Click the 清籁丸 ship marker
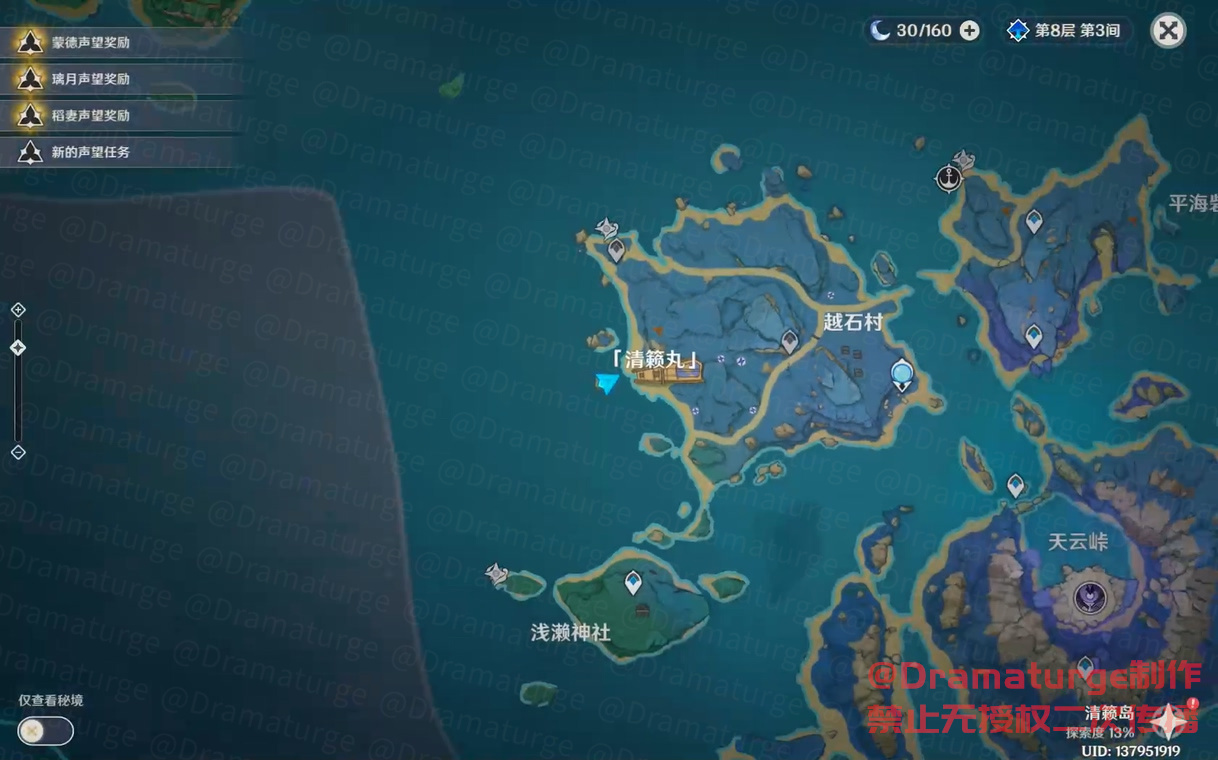 point(668,375)
